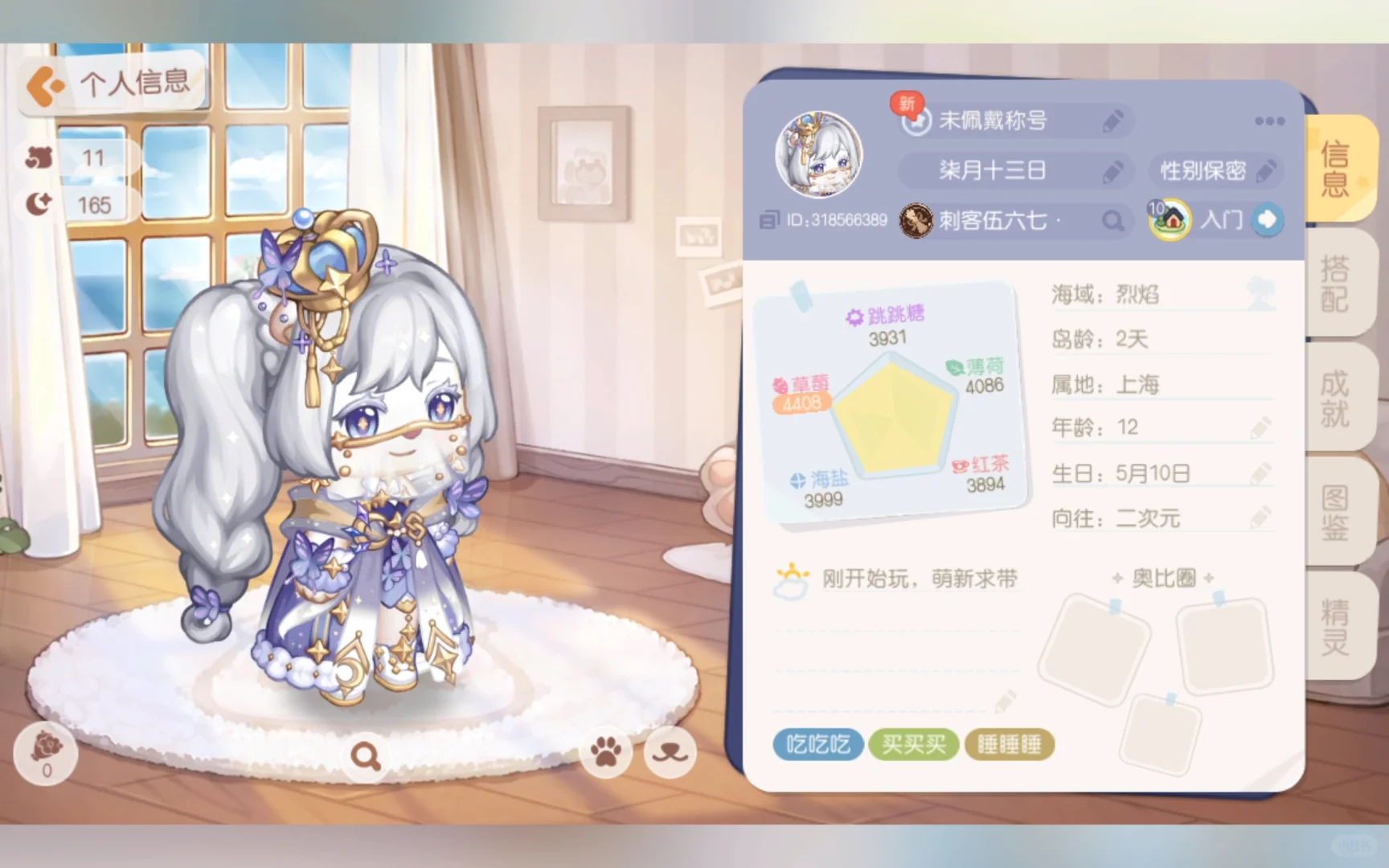Click the paw print icon near bottom right

click(x=607, y=751)
